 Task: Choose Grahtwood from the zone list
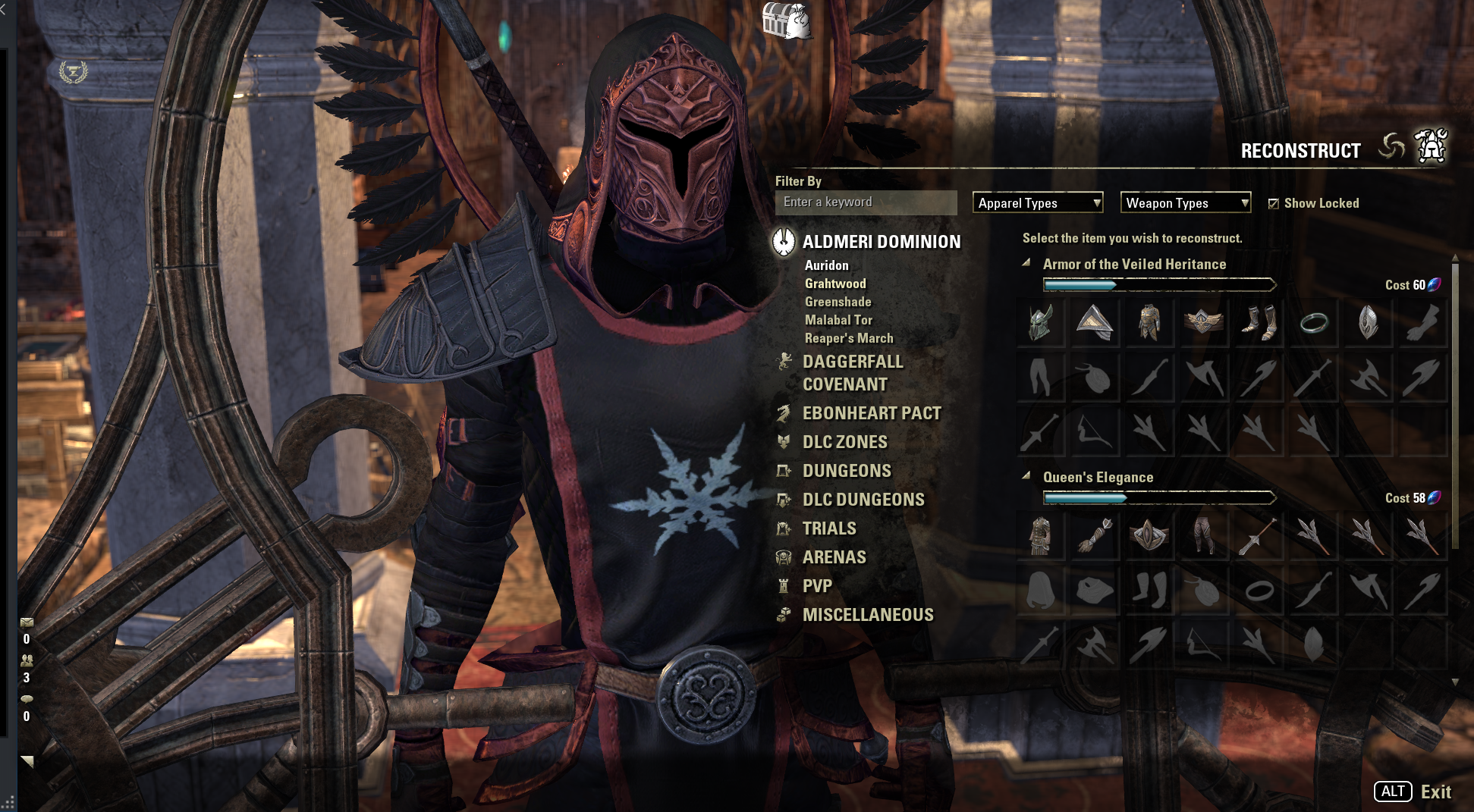(x=834, y=284)
